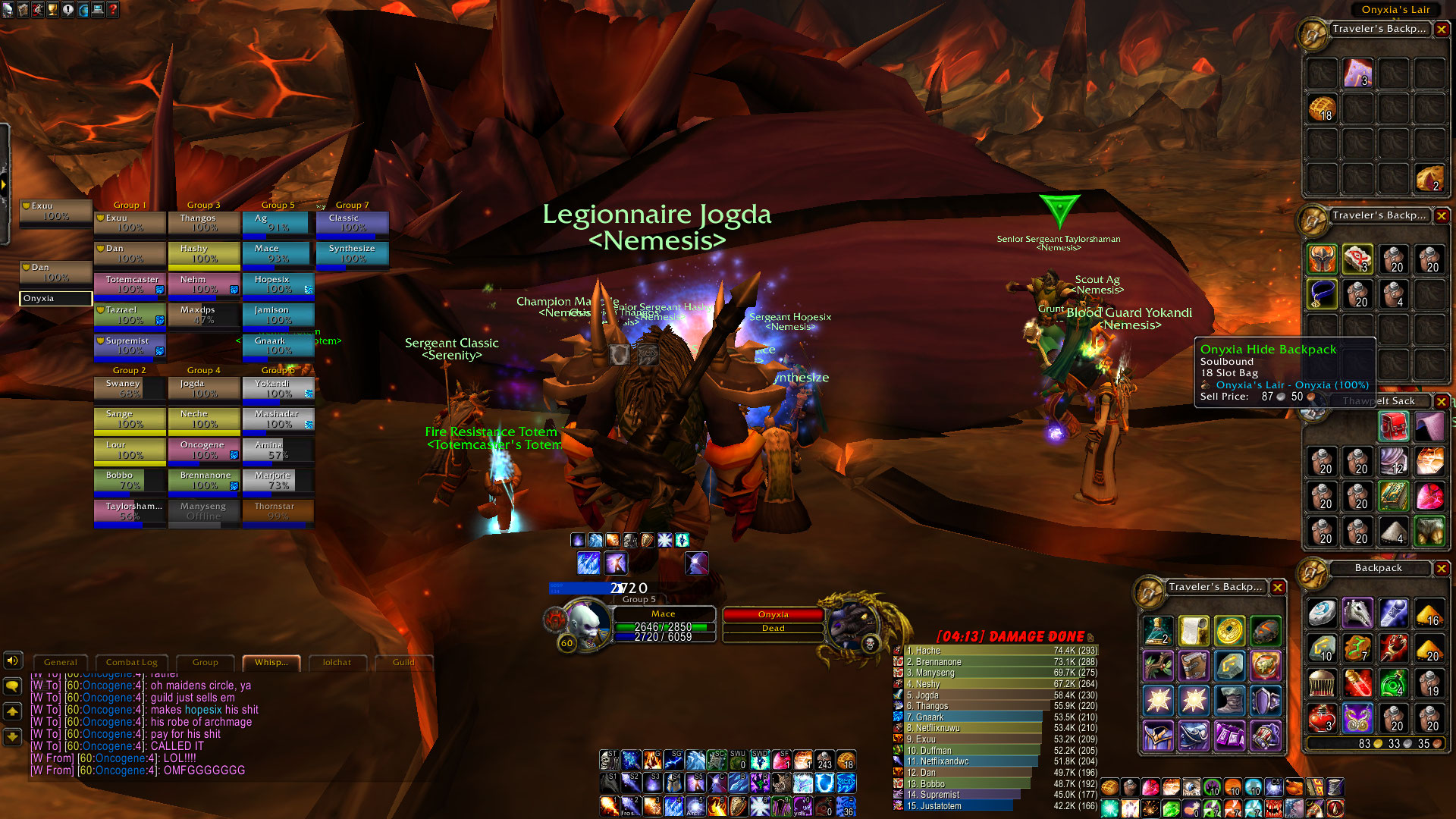
Task: Select Thangos in the raid frames
Action: click(x=204, y=223)
